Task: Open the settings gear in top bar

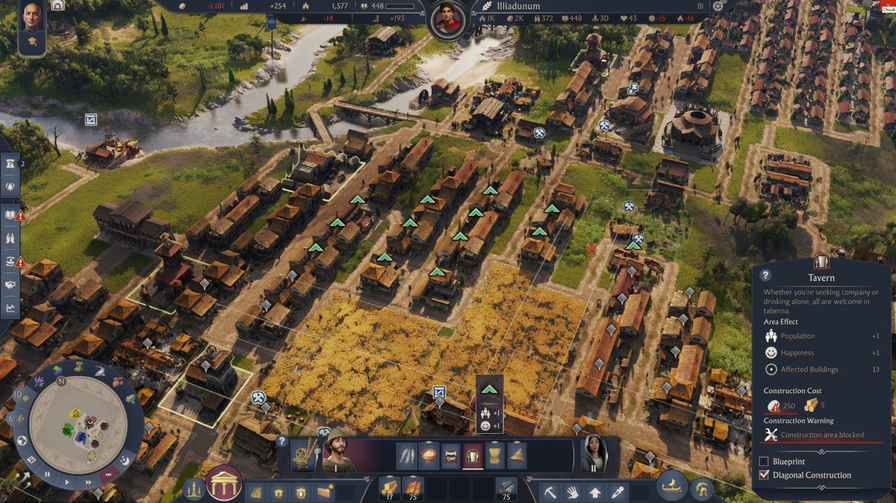Action: coord(717,6)
